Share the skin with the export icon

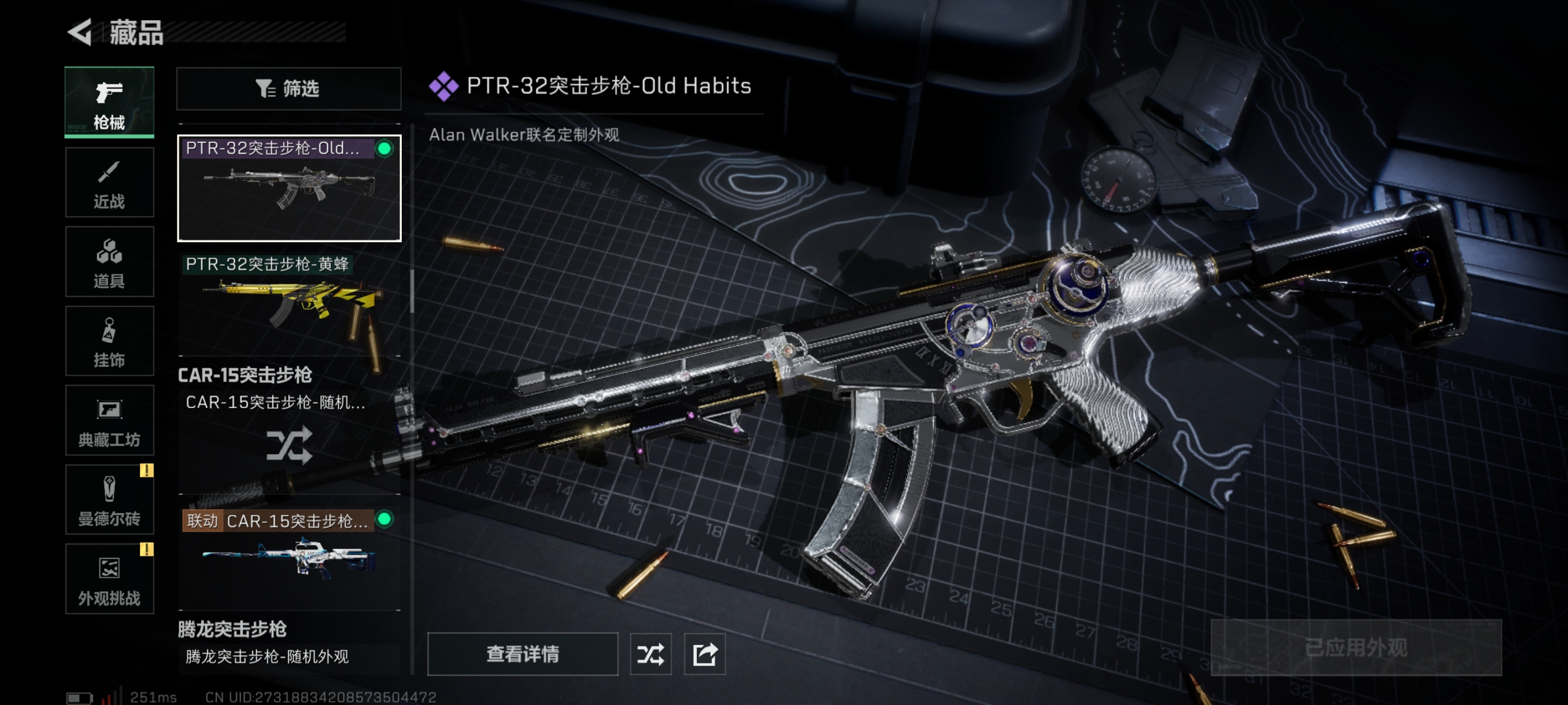pyautogui.click(x=704, y=654)
